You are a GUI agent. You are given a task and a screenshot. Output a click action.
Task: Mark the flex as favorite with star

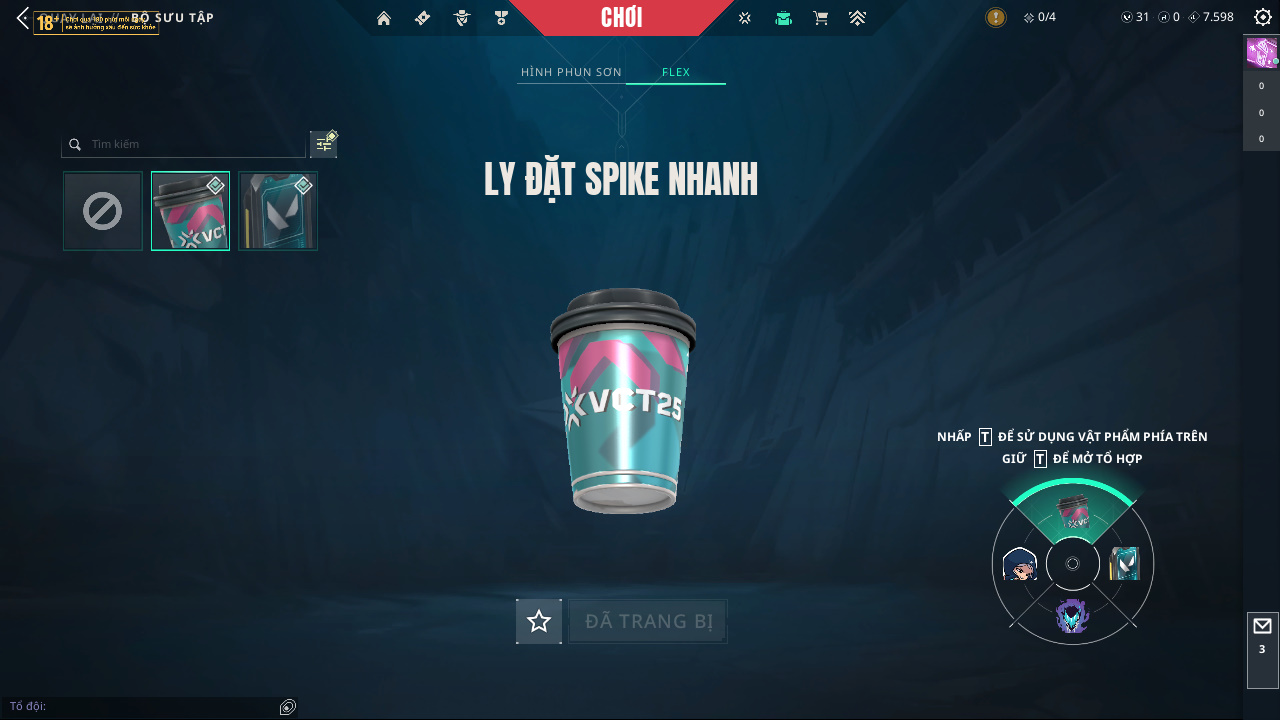tap(539, 621)
